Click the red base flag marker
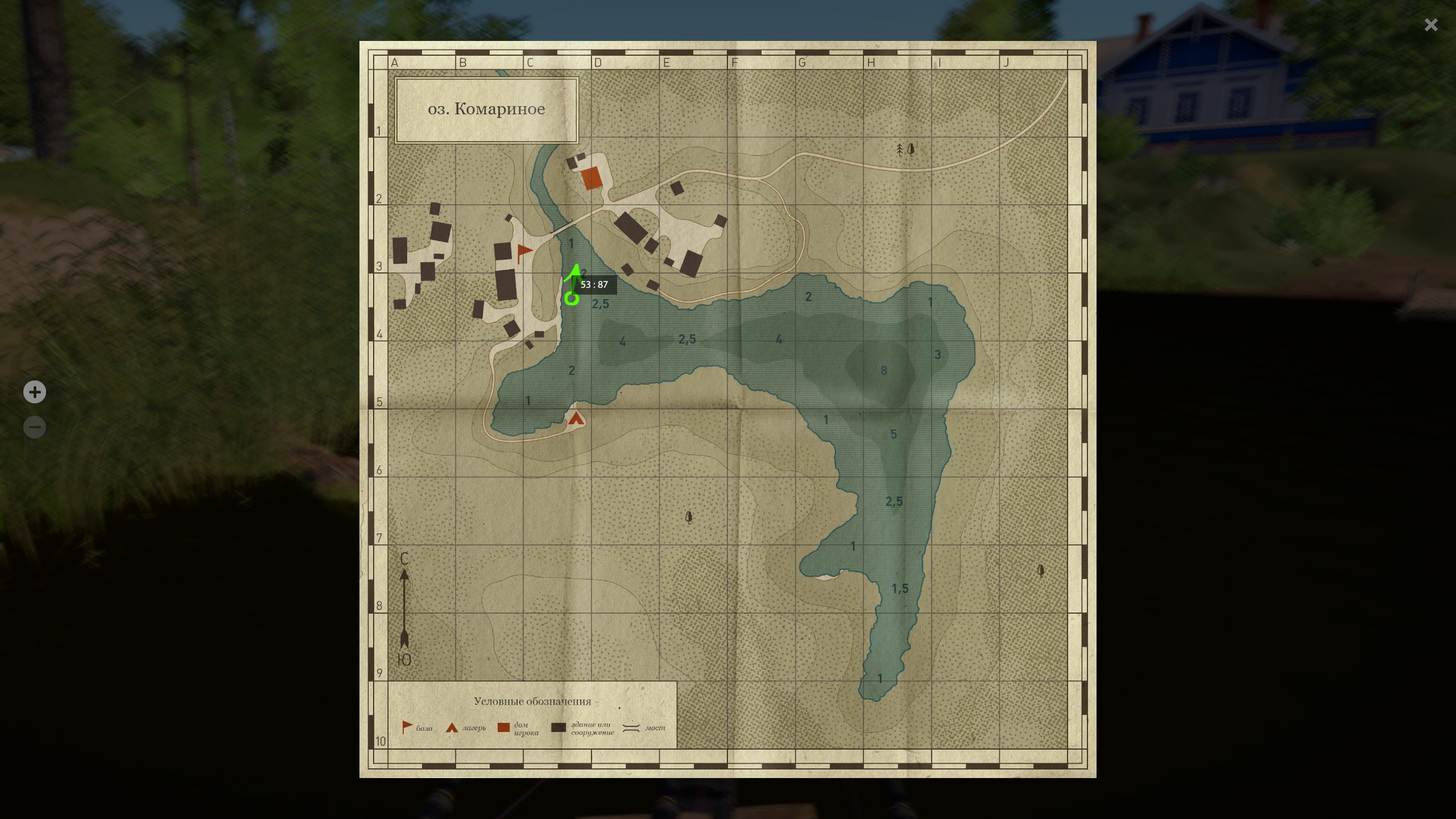The height and width of the screenshot is (819, 1456). click(x=523, y=252)
